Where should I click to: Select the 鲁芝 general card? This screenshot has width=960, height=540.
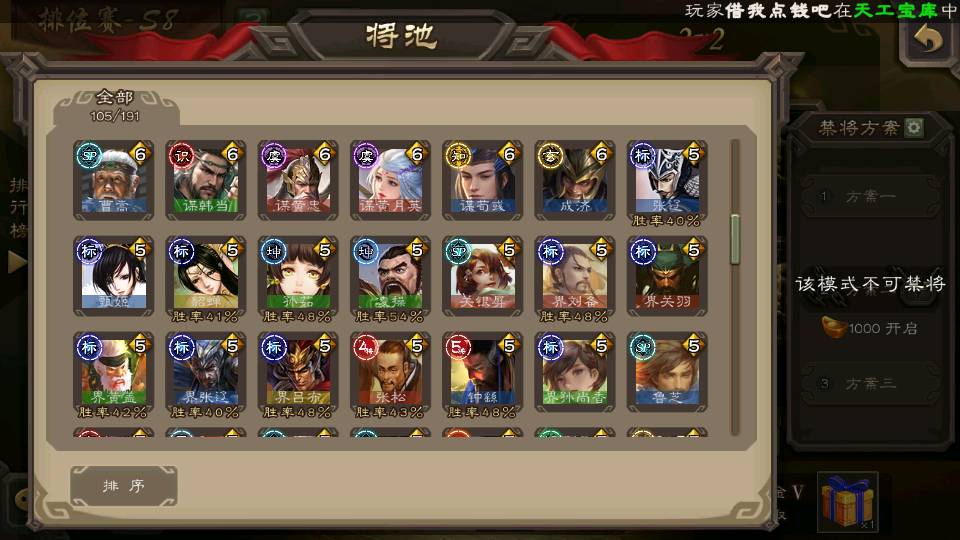[x=667, y=372]
